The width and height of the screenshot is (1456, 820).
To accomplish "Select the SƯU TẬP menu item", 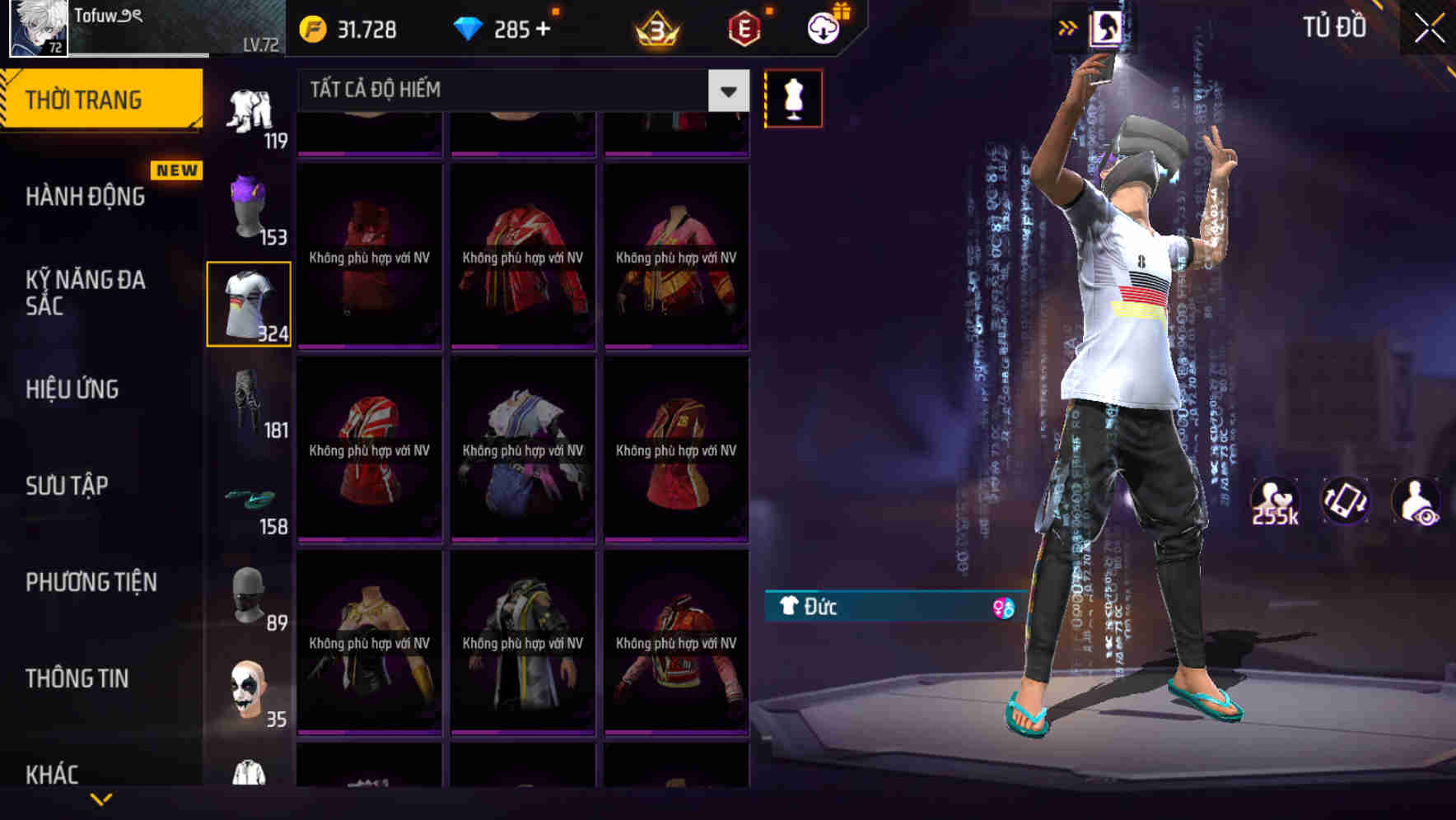I will 68,487.
